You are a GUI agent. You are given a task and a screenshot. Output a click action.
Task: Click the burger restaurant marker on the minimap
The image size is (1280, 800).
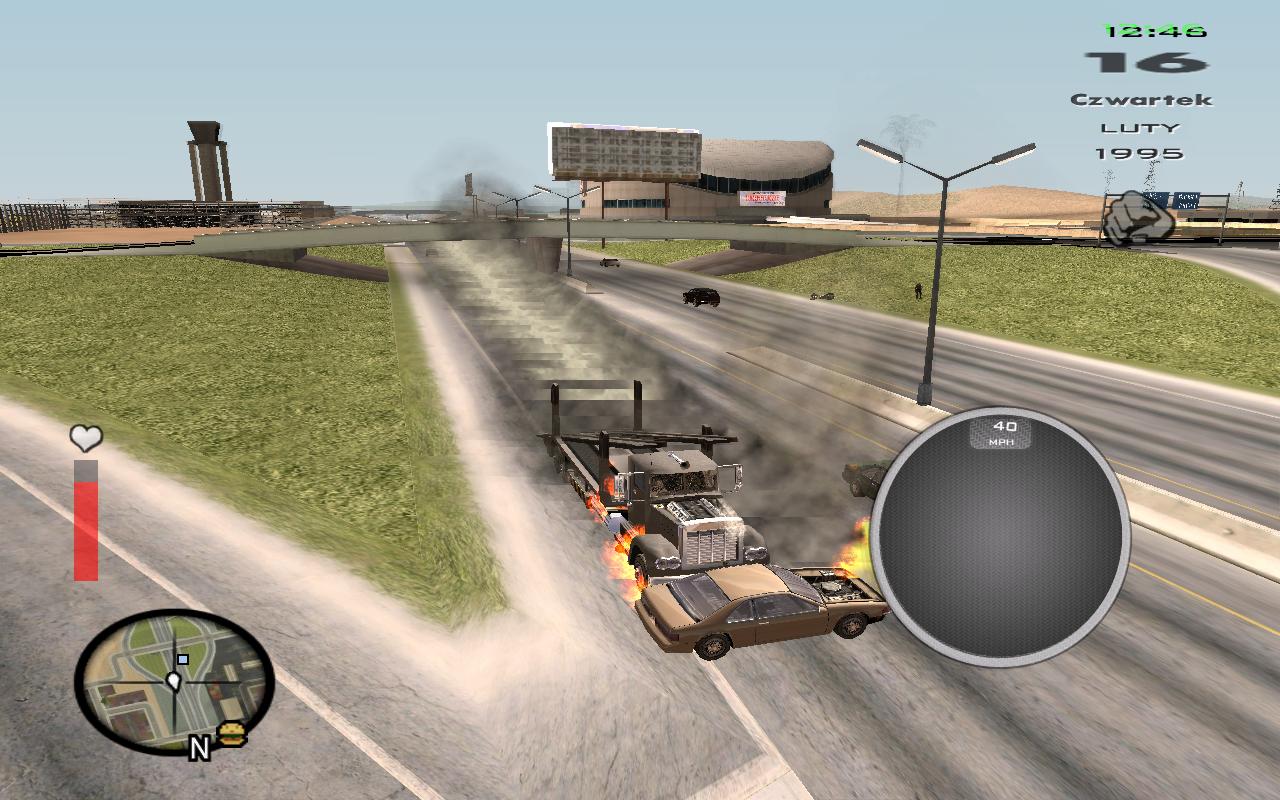pyautogui.click(x=232, y=734)
